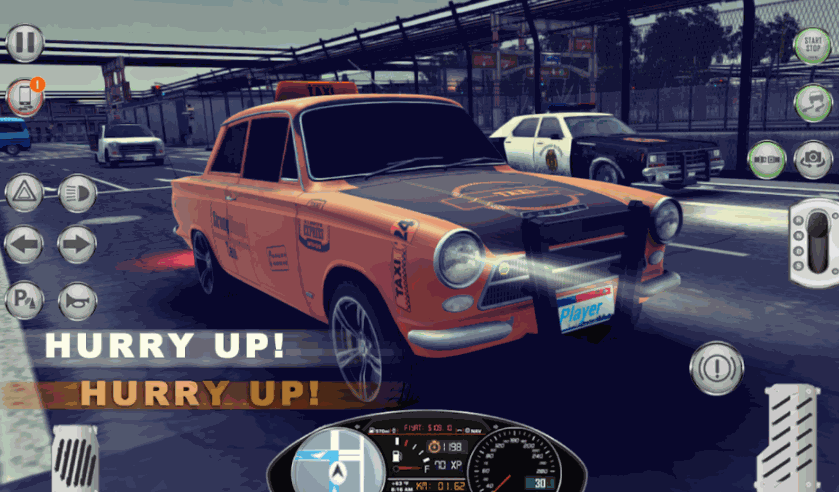The height and width of the screenshot is (492, 839).
Task: Open the phone with the notification badge
Action: [x=24, y=97]
